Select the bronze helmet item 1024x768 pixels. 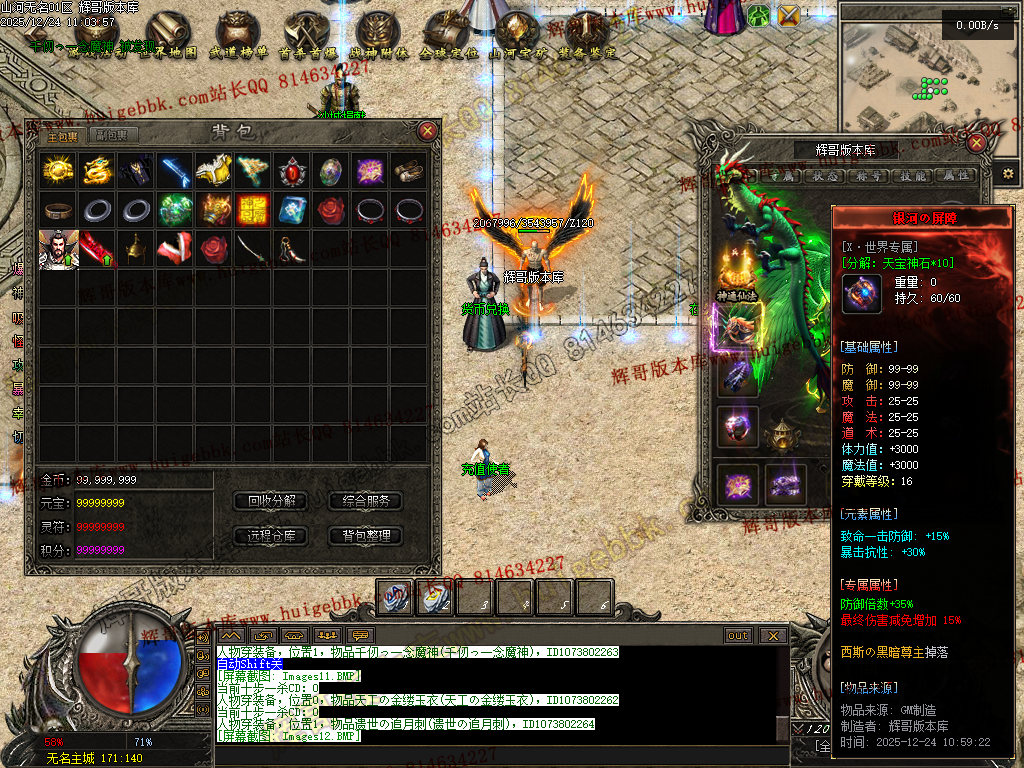click(135, 249)
